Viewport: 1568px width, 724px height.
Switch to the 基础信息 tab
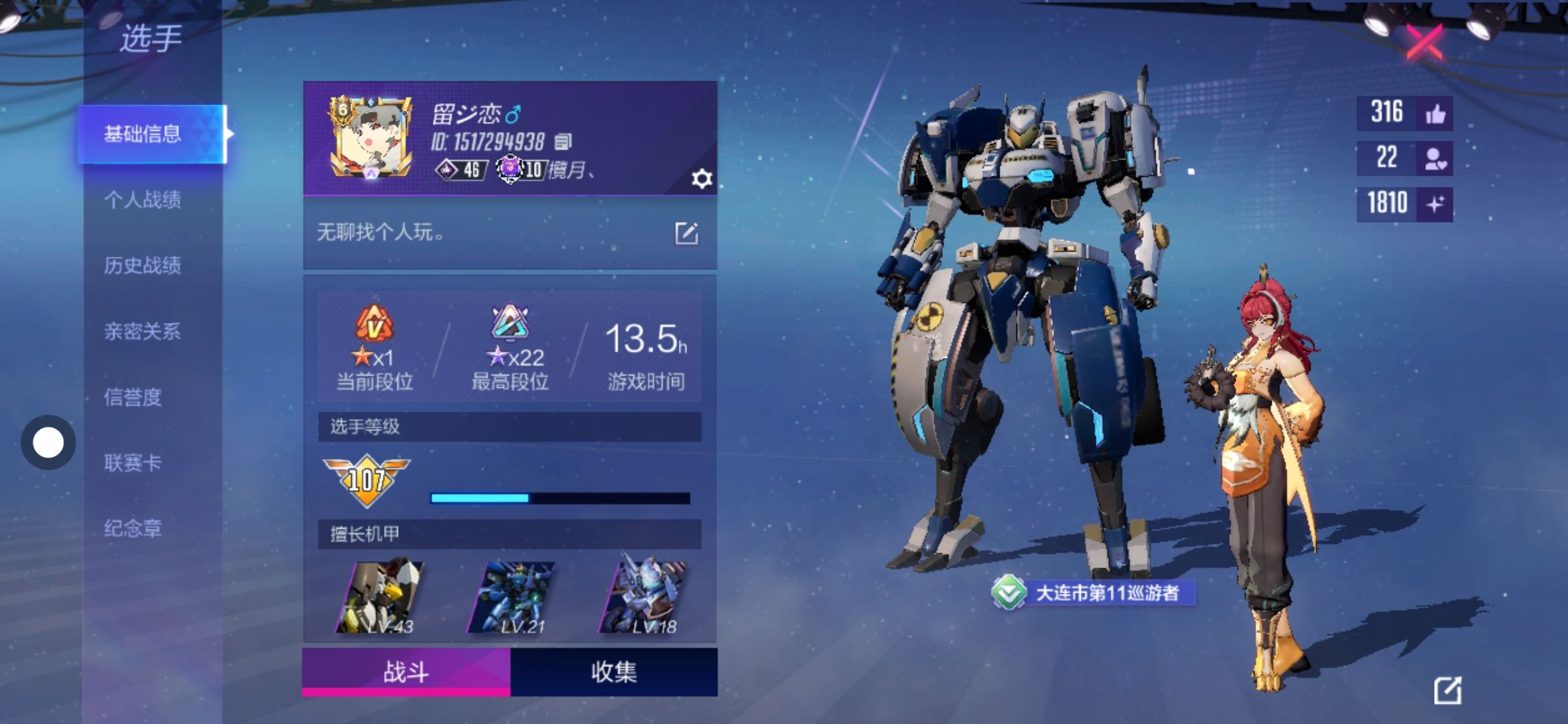coord(143,134)
